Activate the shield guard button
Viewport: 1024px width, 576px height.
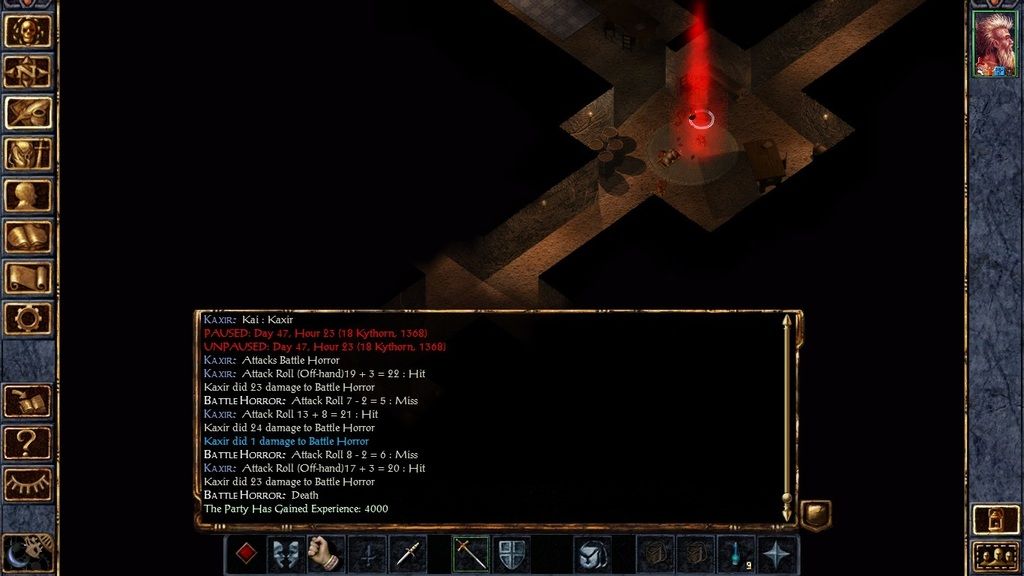click(511, 554)
